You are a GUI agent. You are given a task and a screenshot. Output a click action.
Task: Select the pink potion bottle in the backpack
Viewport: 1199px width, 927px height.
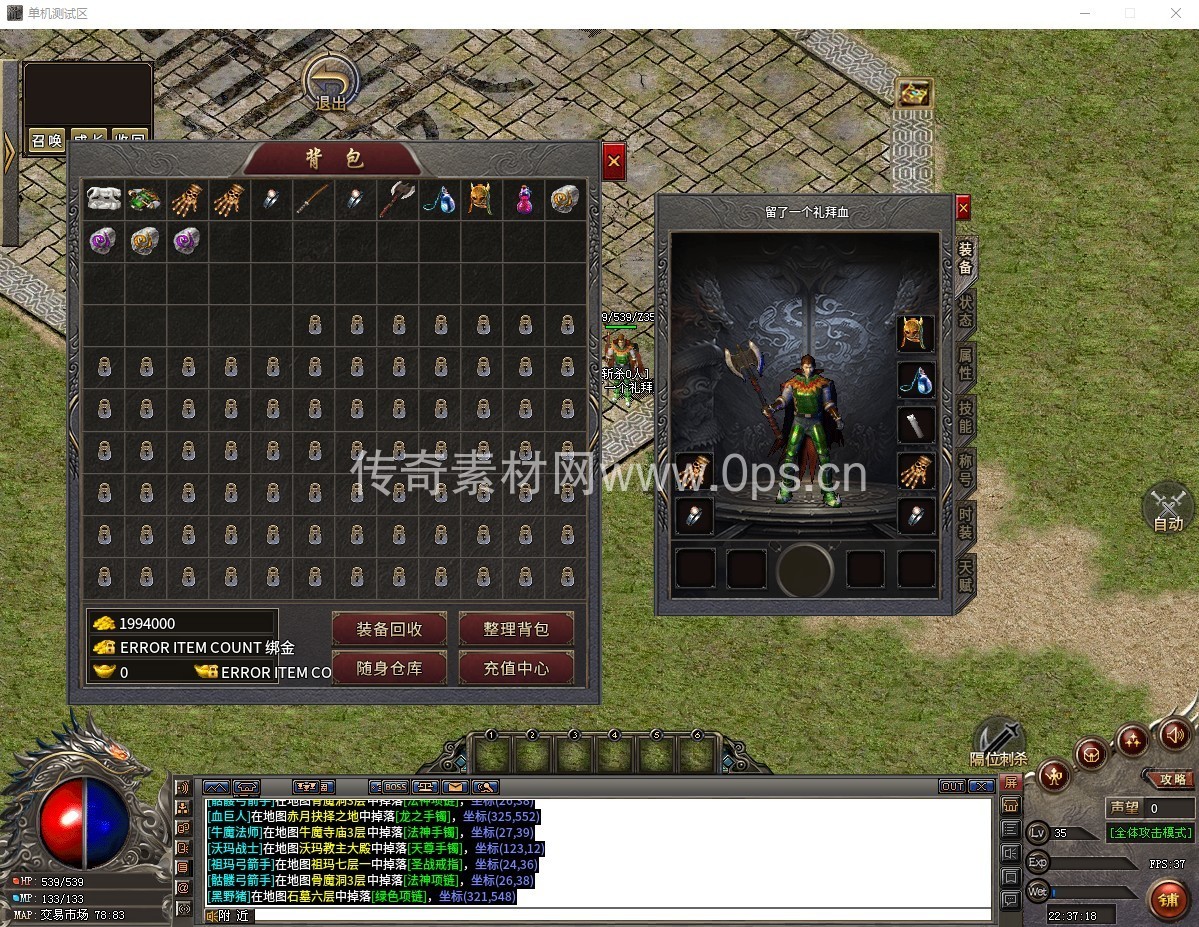point(523,199)
